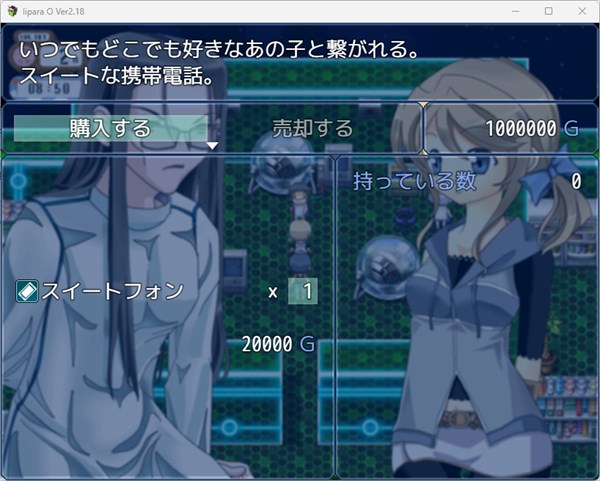The width and height of the screenshot is (600, 481).
Task: Close the game window
Action: click(x=579, y=10)
